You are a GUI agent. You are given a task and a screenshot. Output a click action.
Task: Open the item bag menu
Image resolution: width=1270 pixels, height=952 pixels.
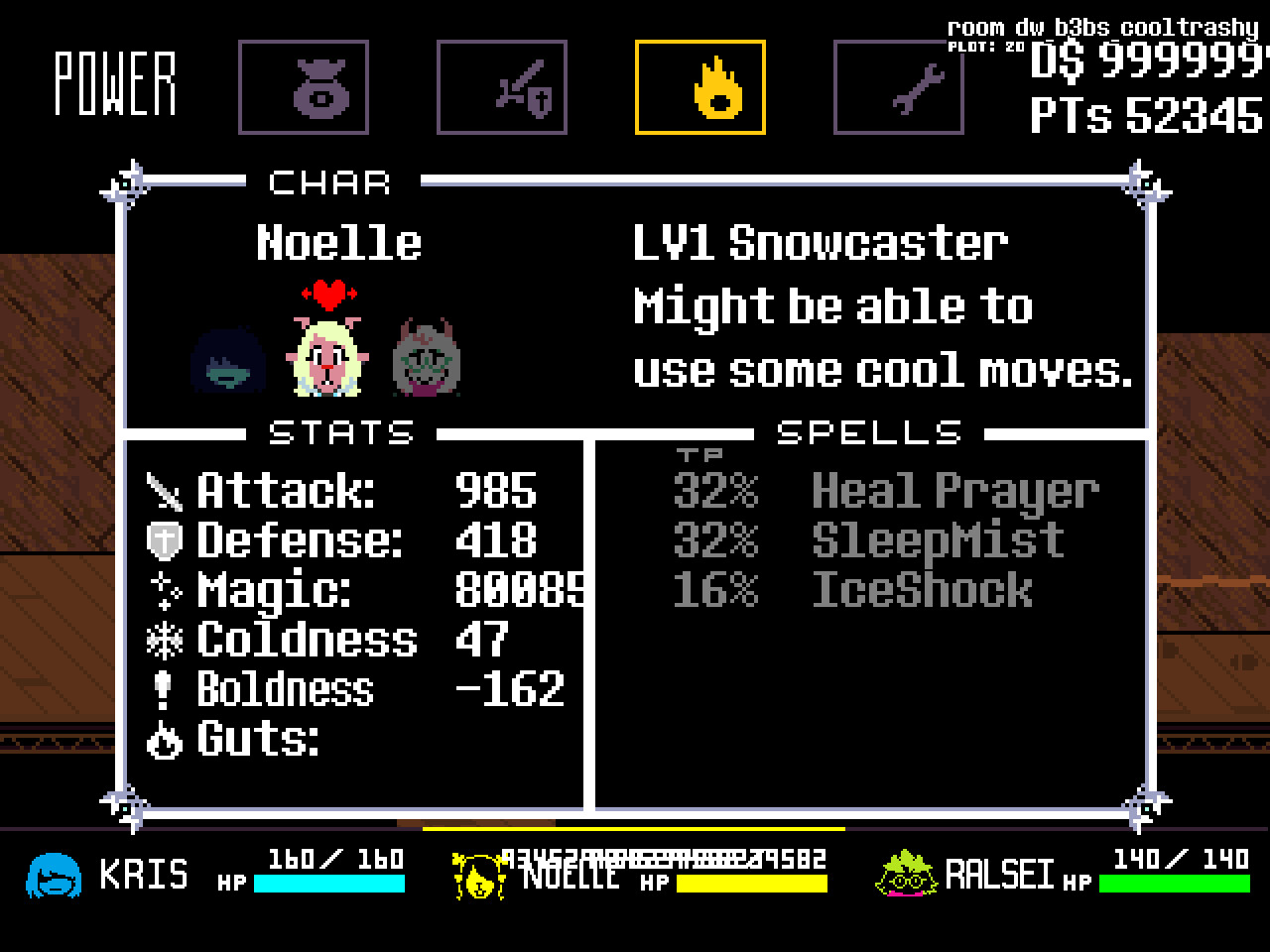tap(303, 85)
